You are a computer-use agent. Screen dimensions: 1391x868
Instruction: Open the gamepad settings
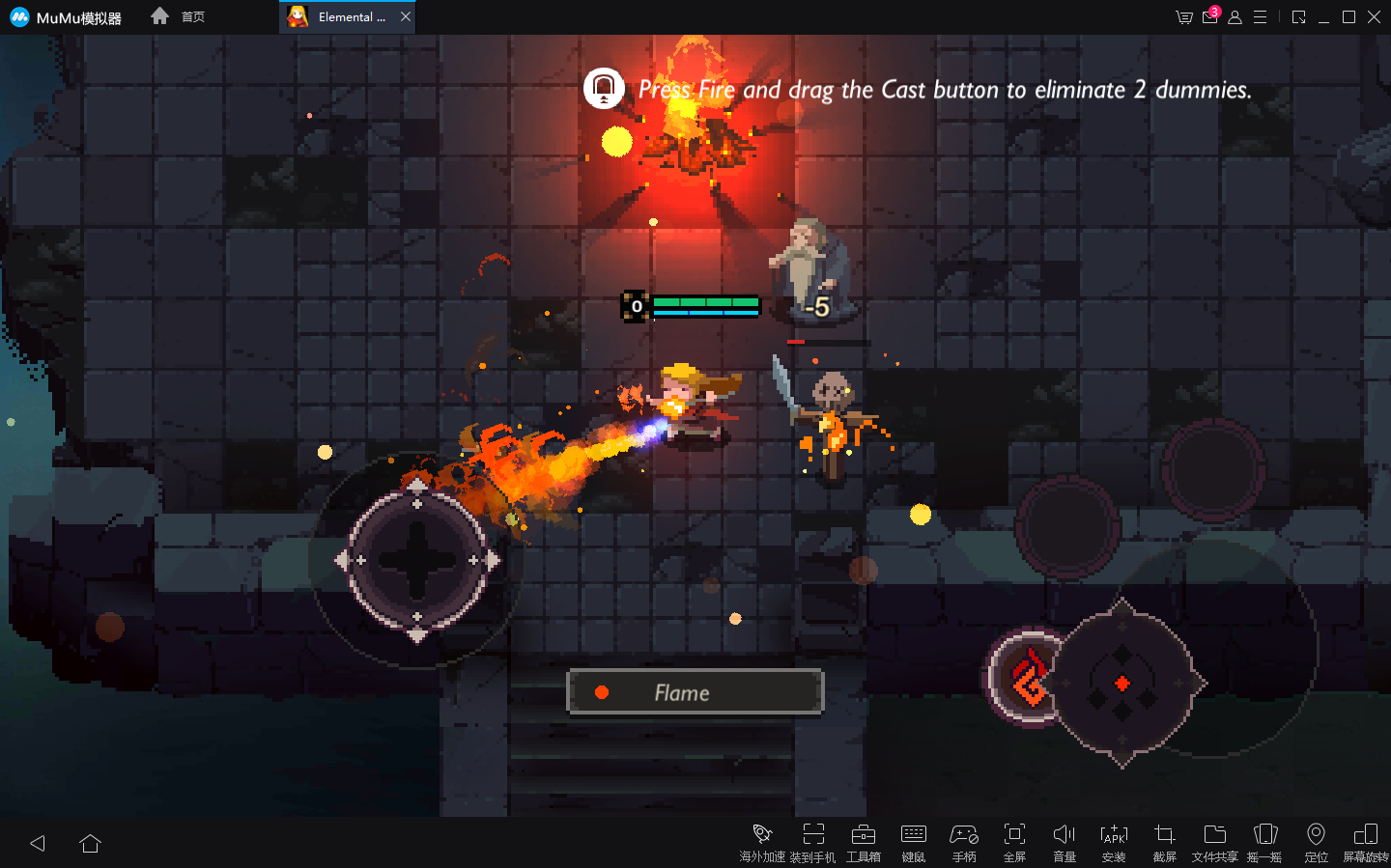[x=963, y=841]
